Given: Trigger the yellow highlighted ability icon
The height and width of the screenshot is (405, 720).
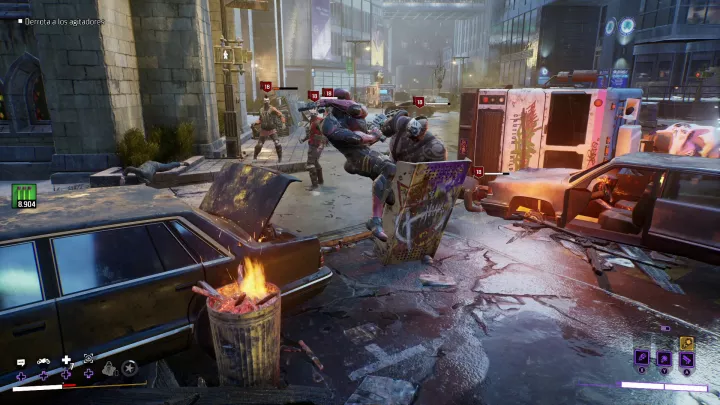Looking at the screenshot, I should [687, 342].
